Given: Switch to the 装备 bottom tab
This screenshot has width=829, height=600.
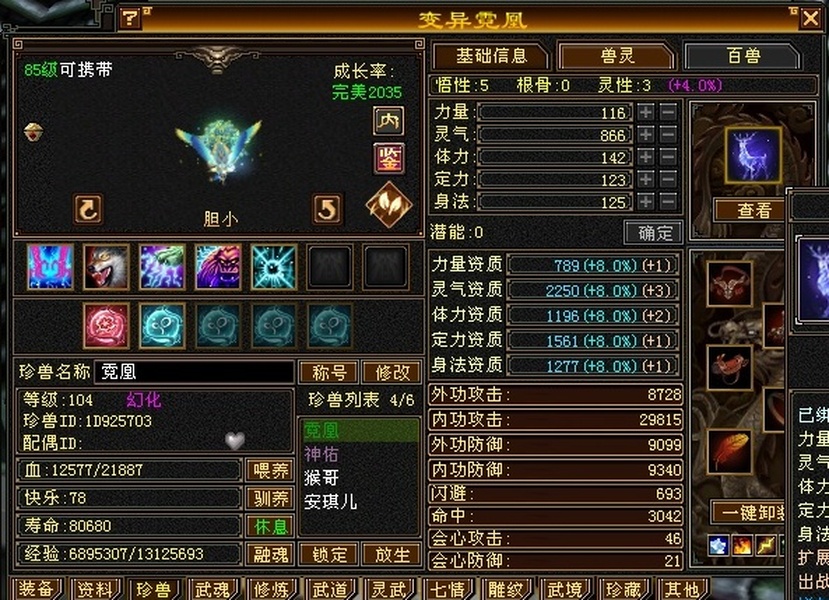Looking at the screenshot, I should (x=36, y=589).
